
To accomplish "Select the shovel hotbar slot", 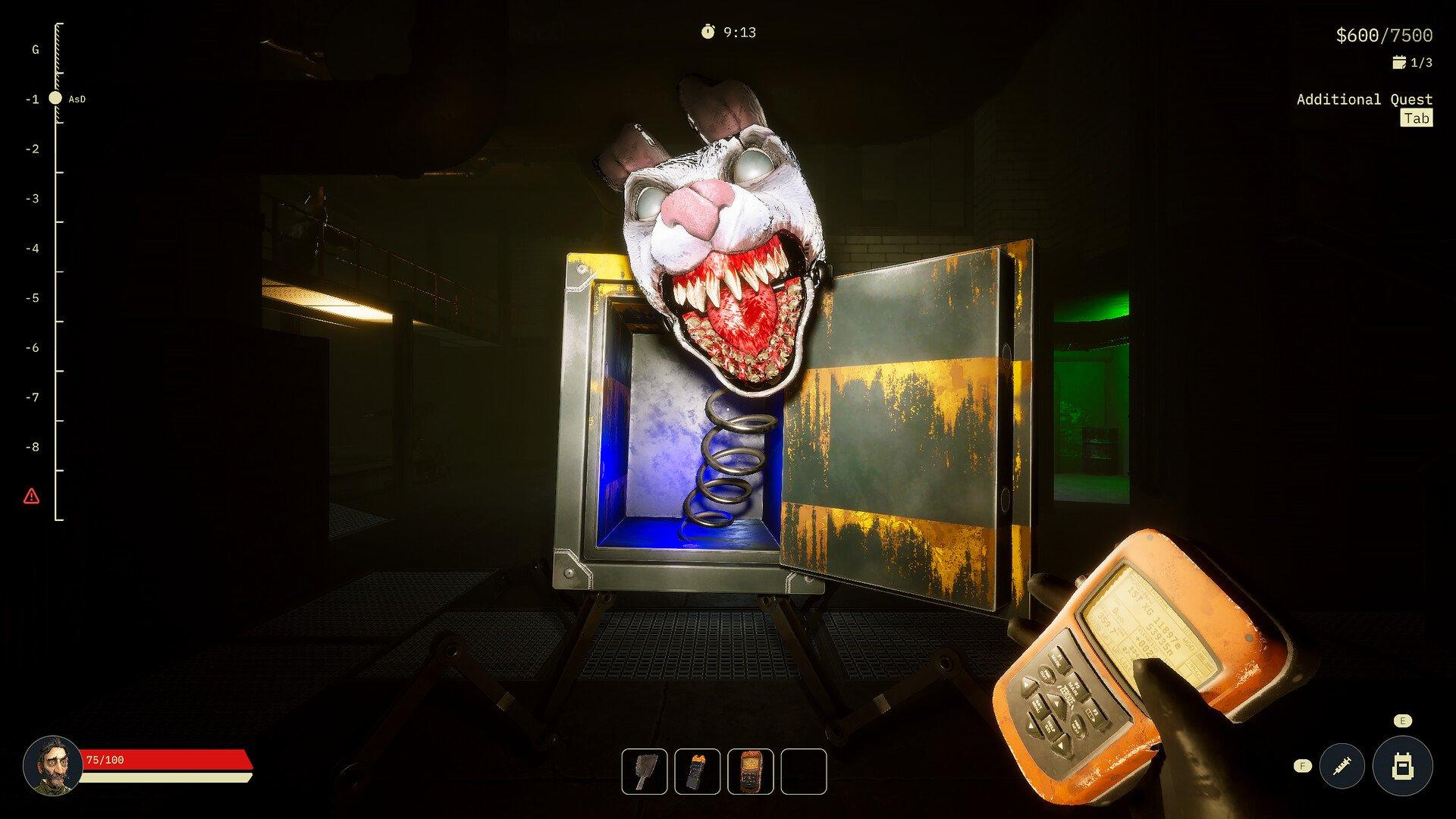I will [645, 771].
